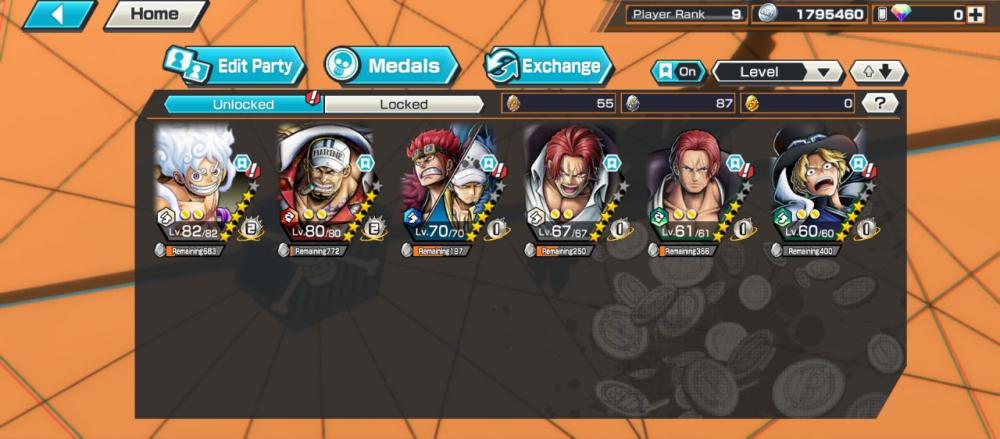
Task: Open the Exchange menu
Action: (548, 67)
